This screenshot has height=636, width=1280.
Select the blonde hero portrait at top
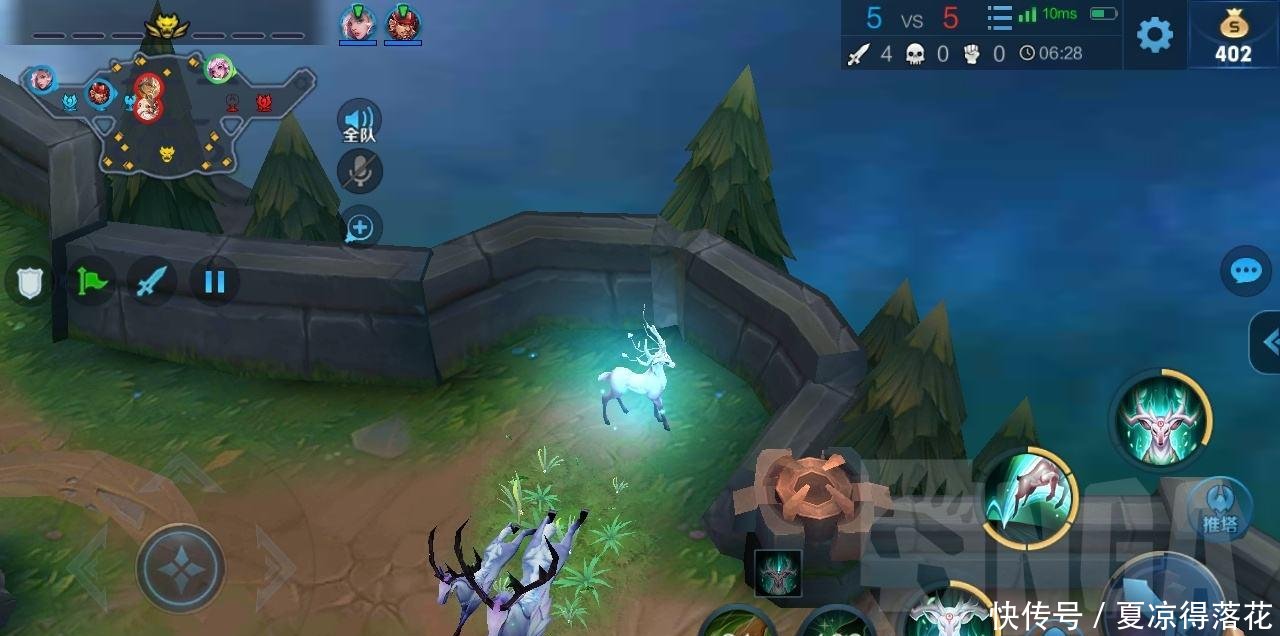click(357, 22)
